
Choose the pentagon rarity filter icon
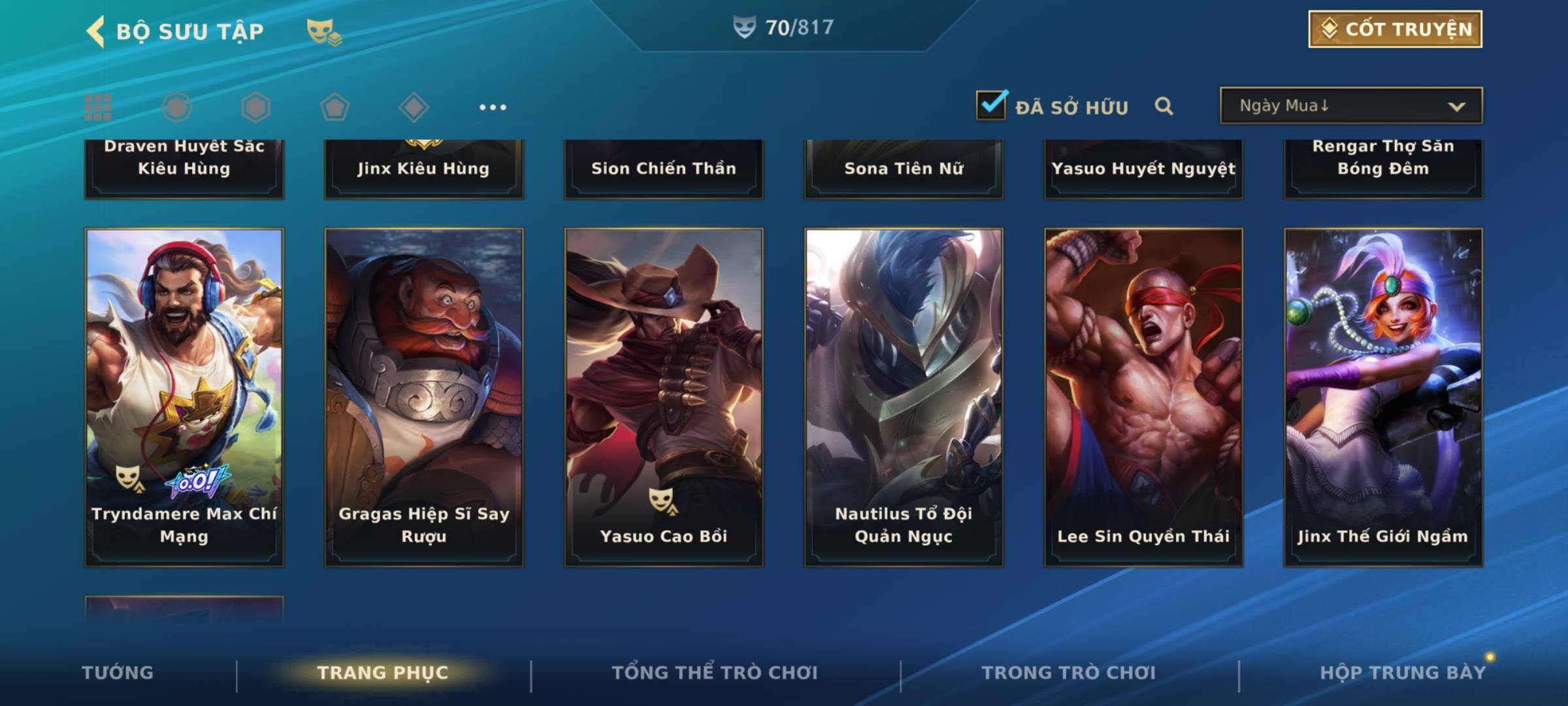[335, 107]
